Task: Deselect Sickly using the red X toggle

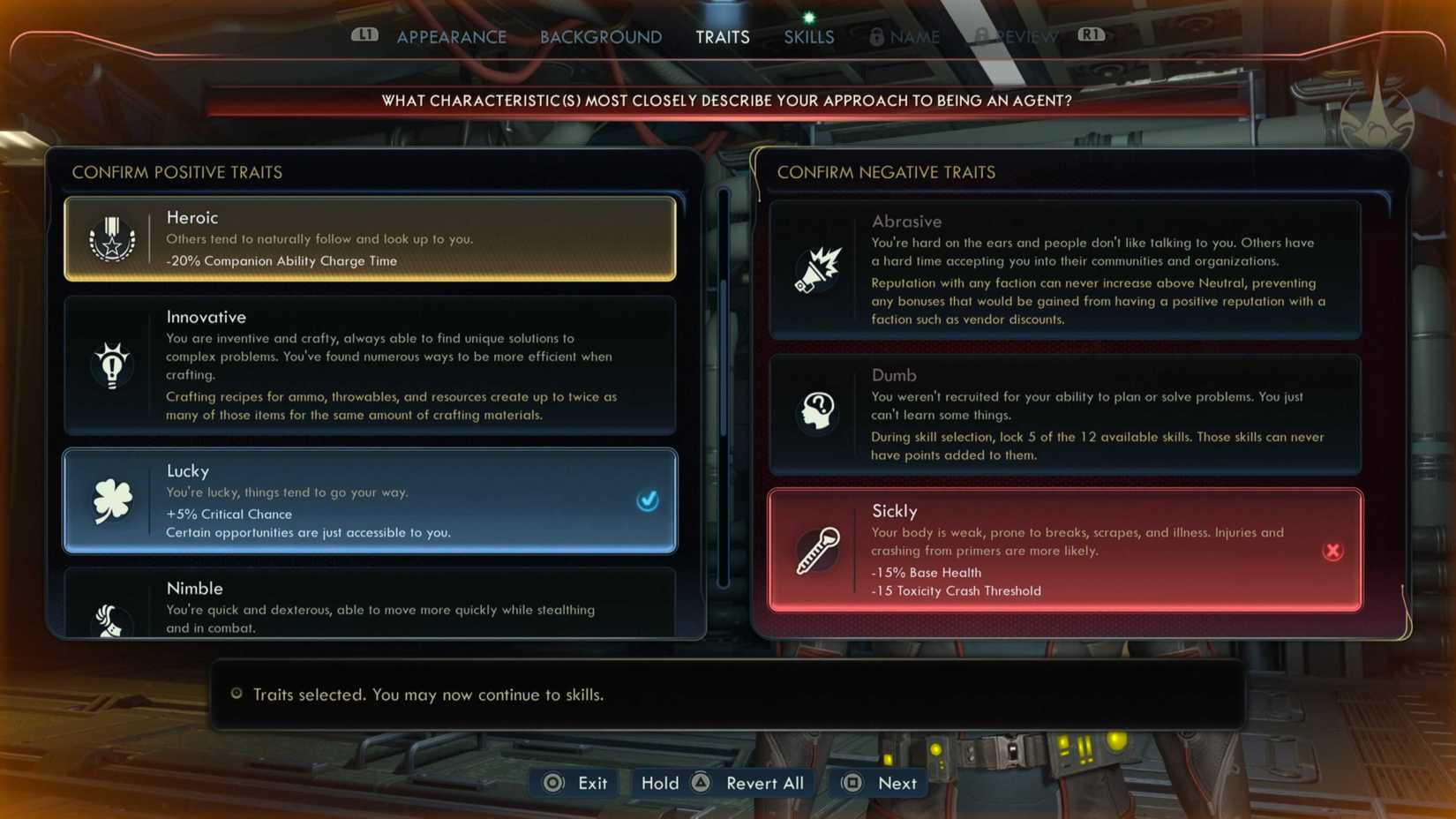Action: click(1333, 550)
